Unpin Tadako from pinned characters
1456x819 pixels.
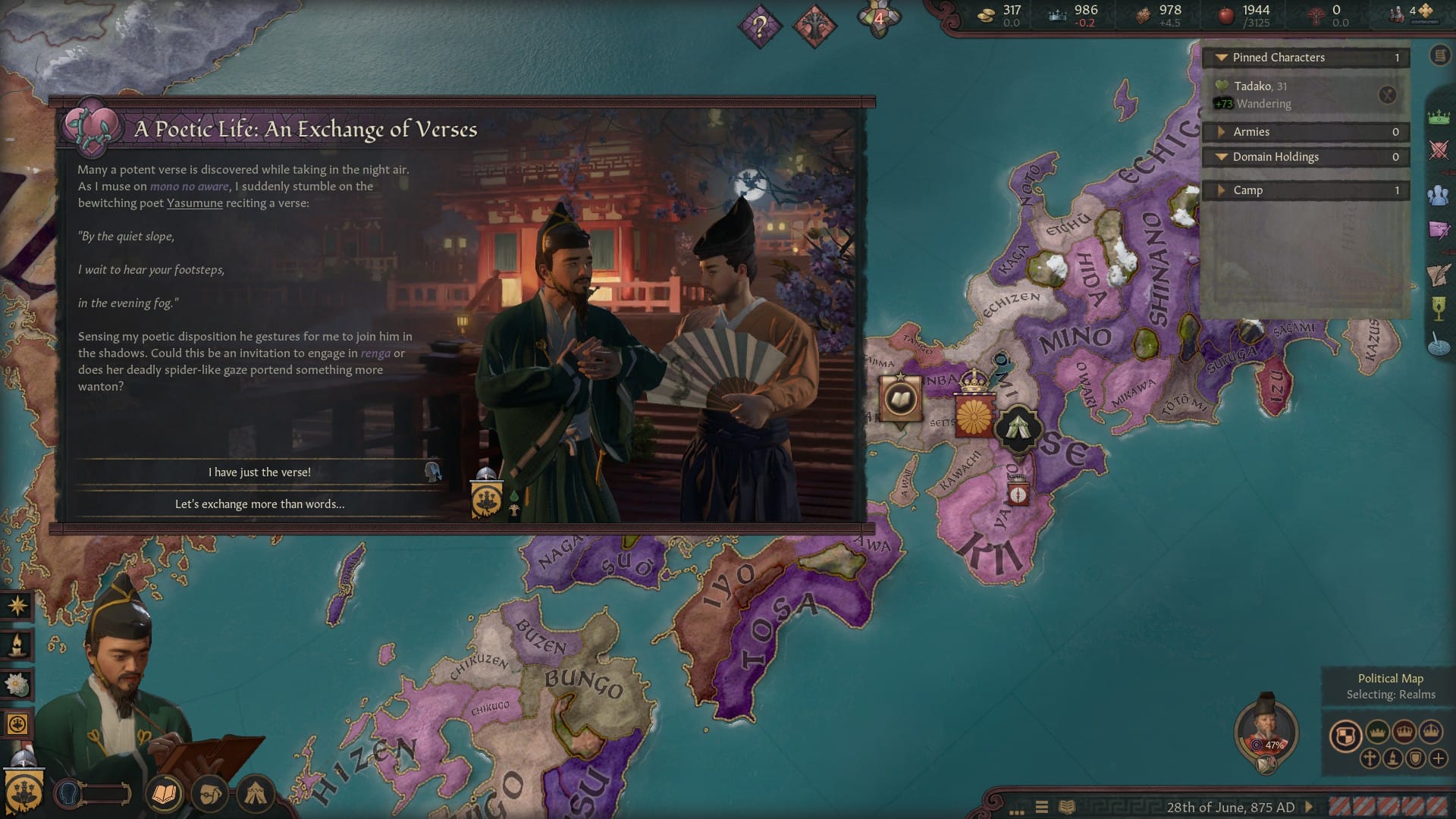point(1387,95)
